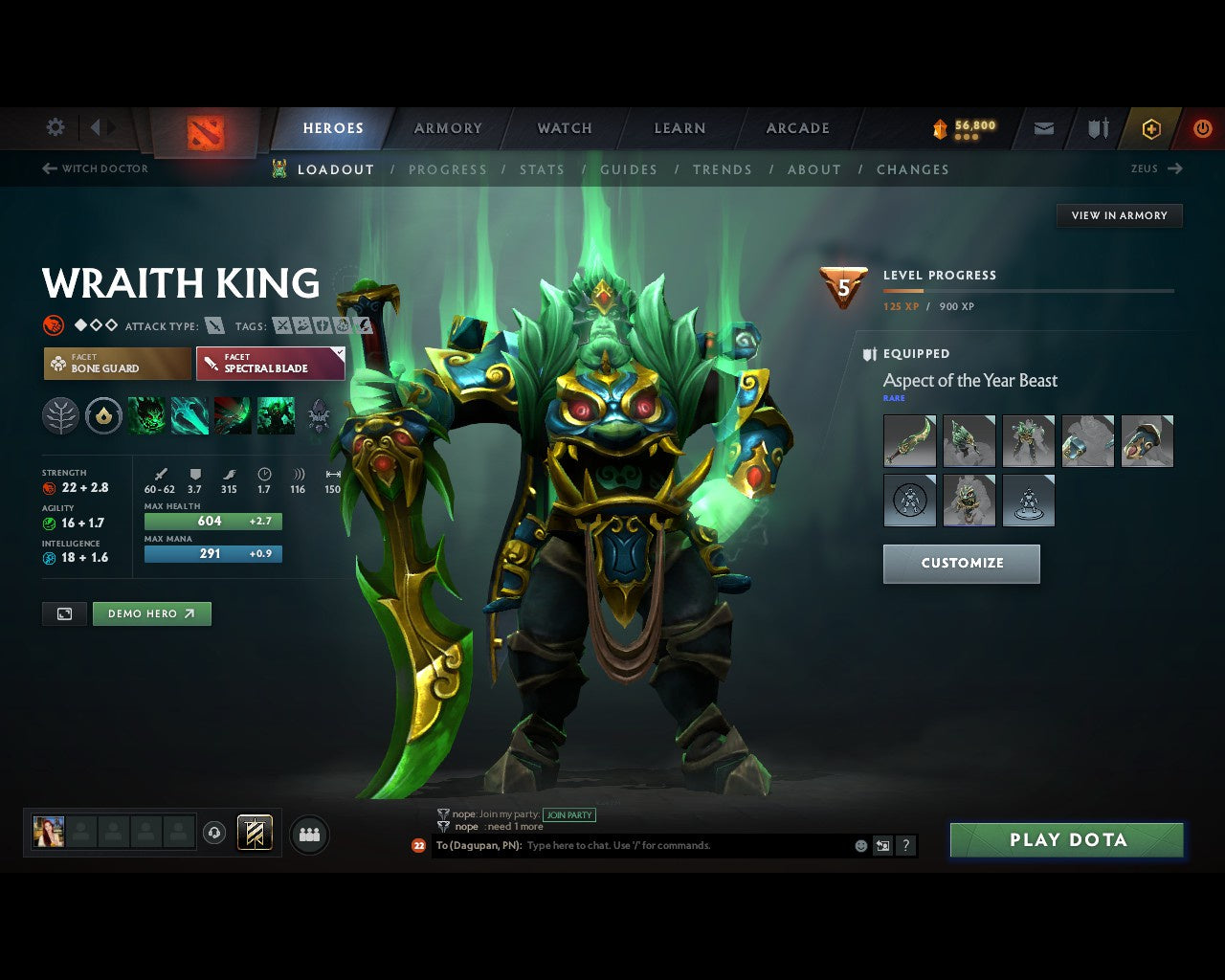Open the party finder people icon

309,836
